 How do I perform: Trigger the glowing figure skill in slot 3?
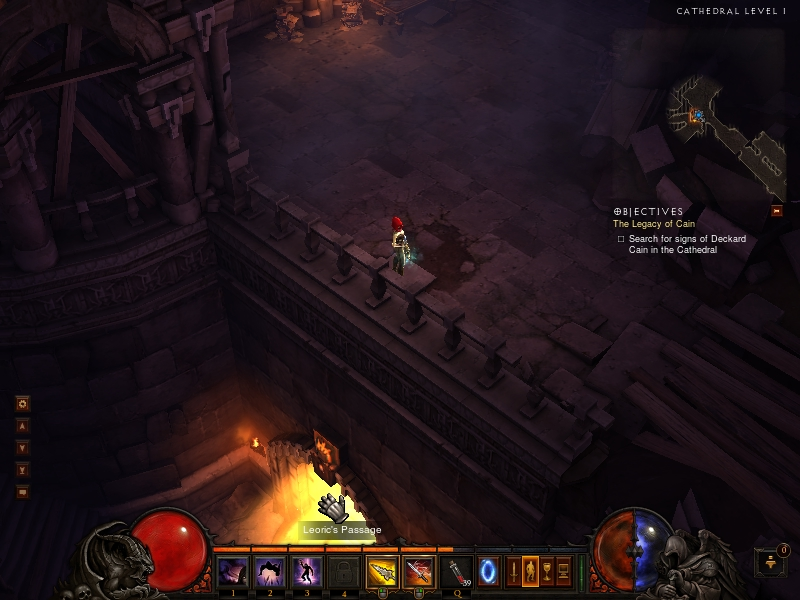point(305,572)
